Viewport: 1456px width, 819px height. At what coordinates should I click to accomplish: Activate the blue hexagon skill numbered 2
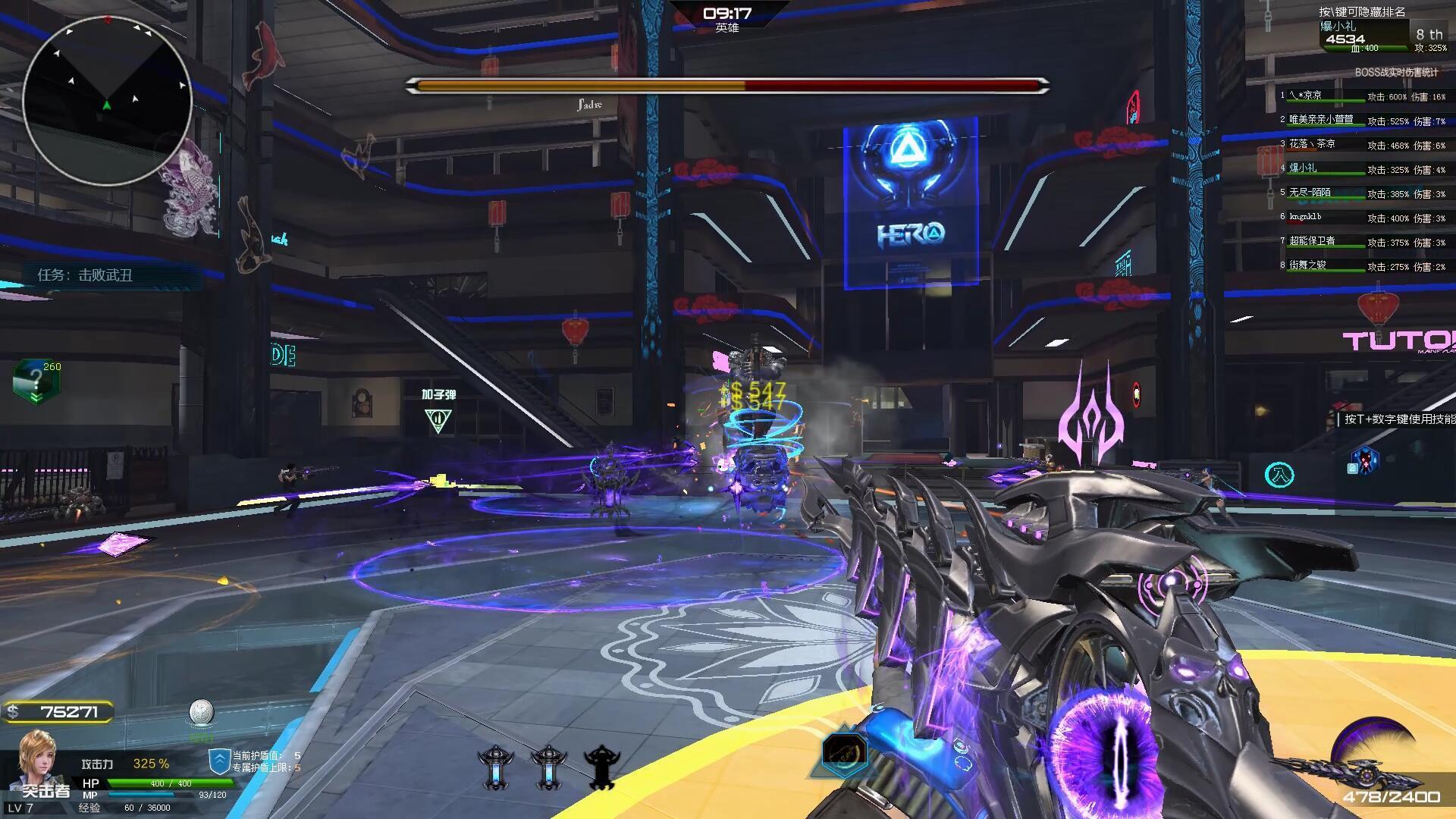pos(1366,461)
